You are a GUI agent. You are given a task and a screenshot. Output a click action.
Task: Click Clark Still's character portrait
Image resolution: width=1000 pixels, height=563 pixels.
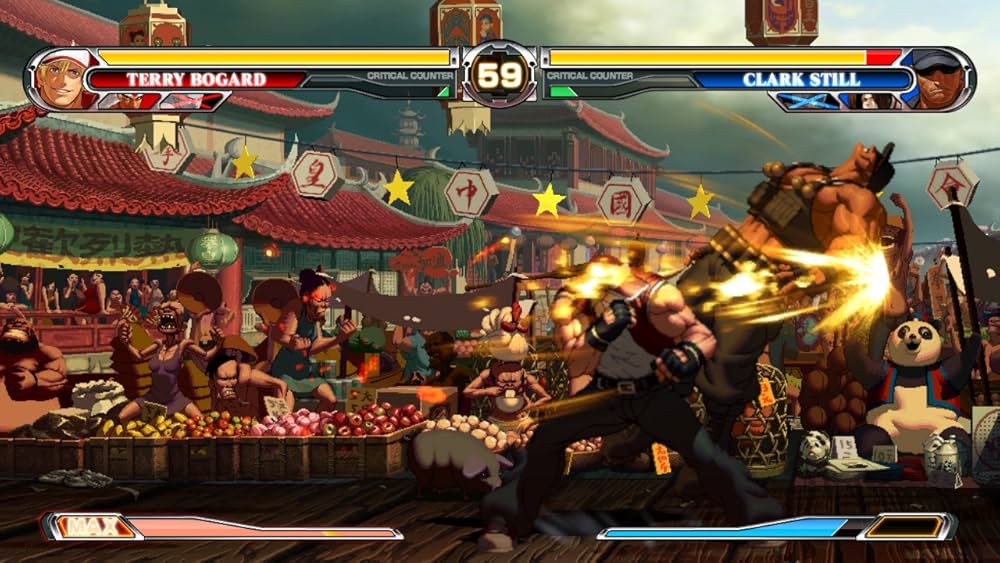[937, 78]
